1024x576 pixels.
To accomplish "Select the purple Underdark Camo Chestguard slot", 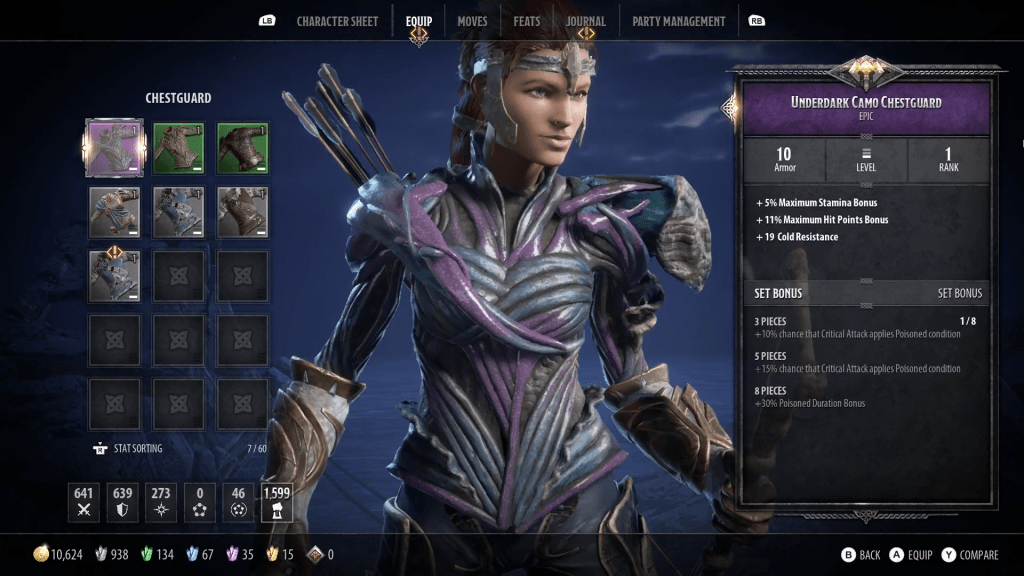I will (x=114, y=148).
